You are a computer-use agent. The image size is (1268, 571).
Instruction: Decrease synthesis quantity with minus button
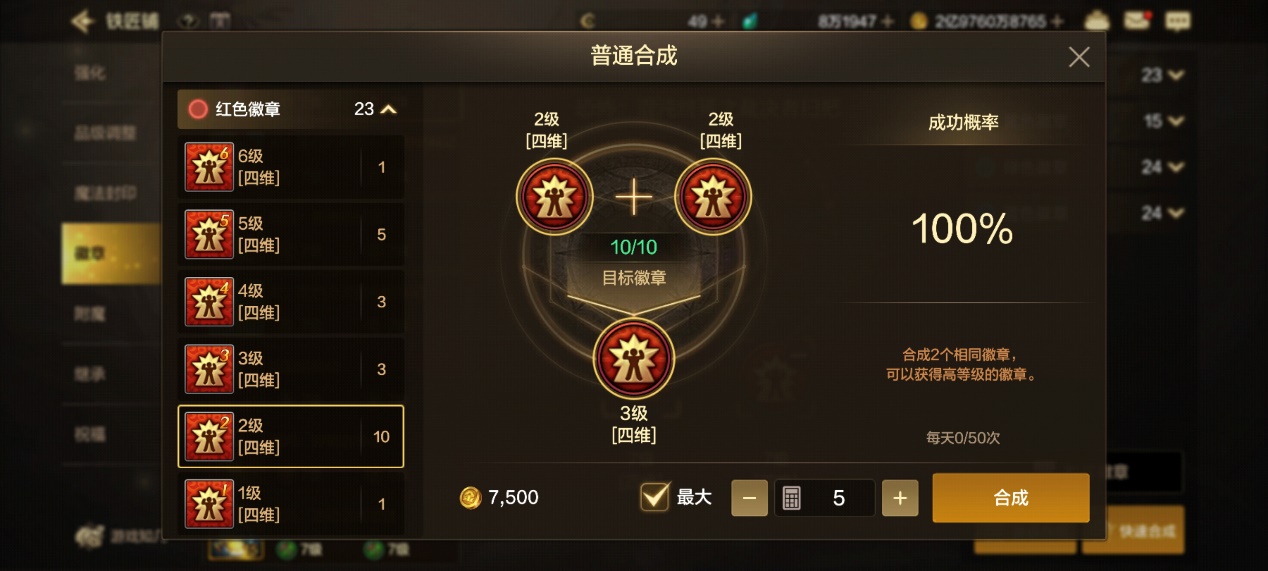[x=749, y=498]
